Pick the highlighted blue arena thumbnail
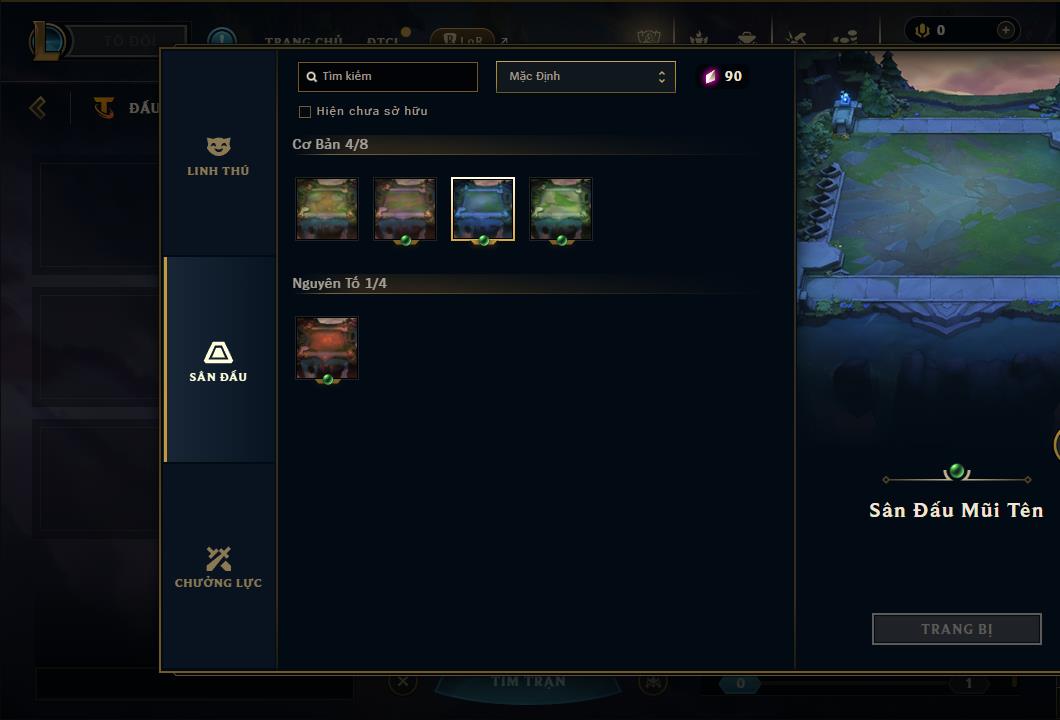The image size is (1060, 720). click(483, 209)
